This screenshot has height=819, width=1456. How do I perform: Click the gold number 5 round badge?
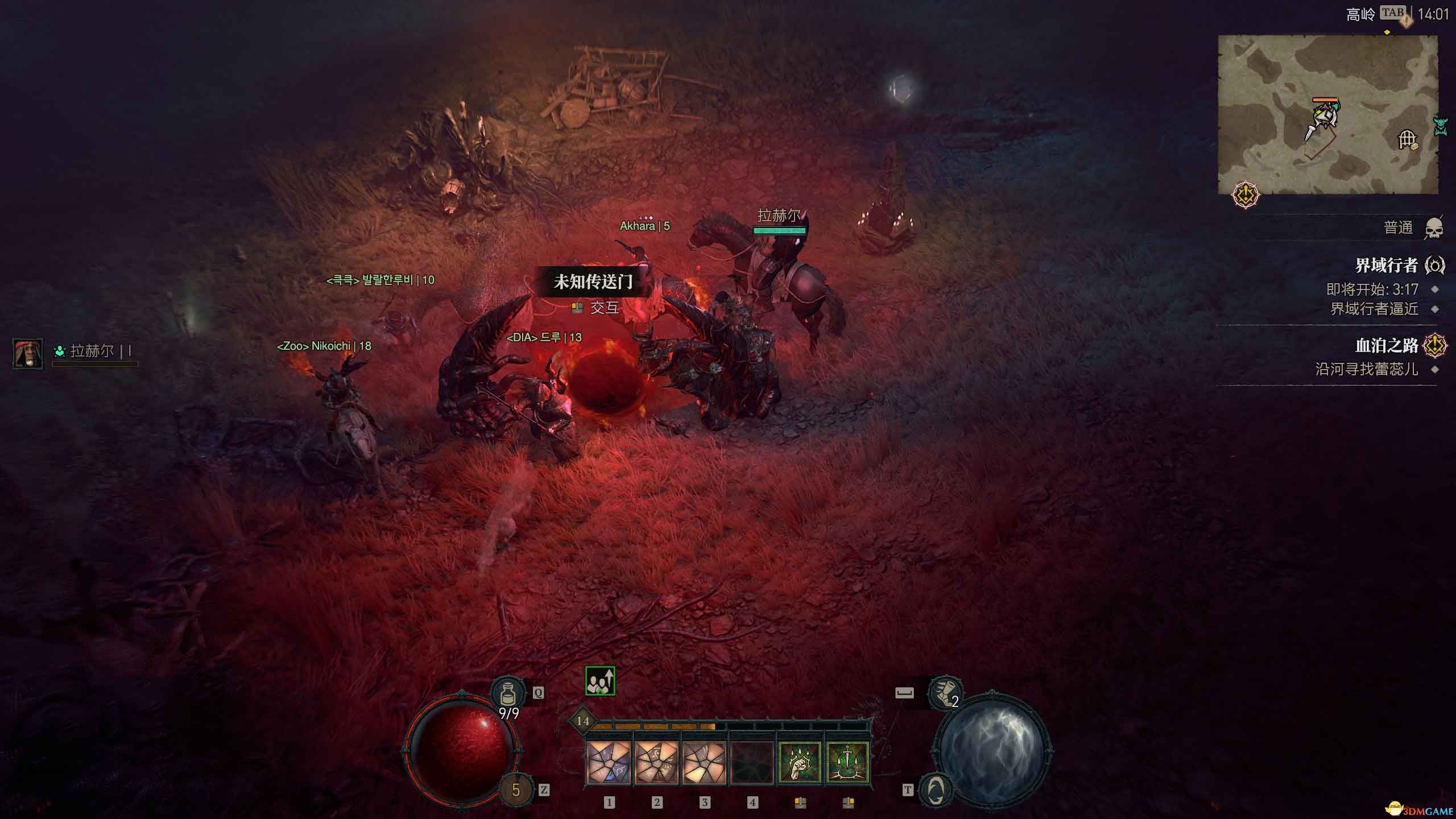tap(516, 790)
